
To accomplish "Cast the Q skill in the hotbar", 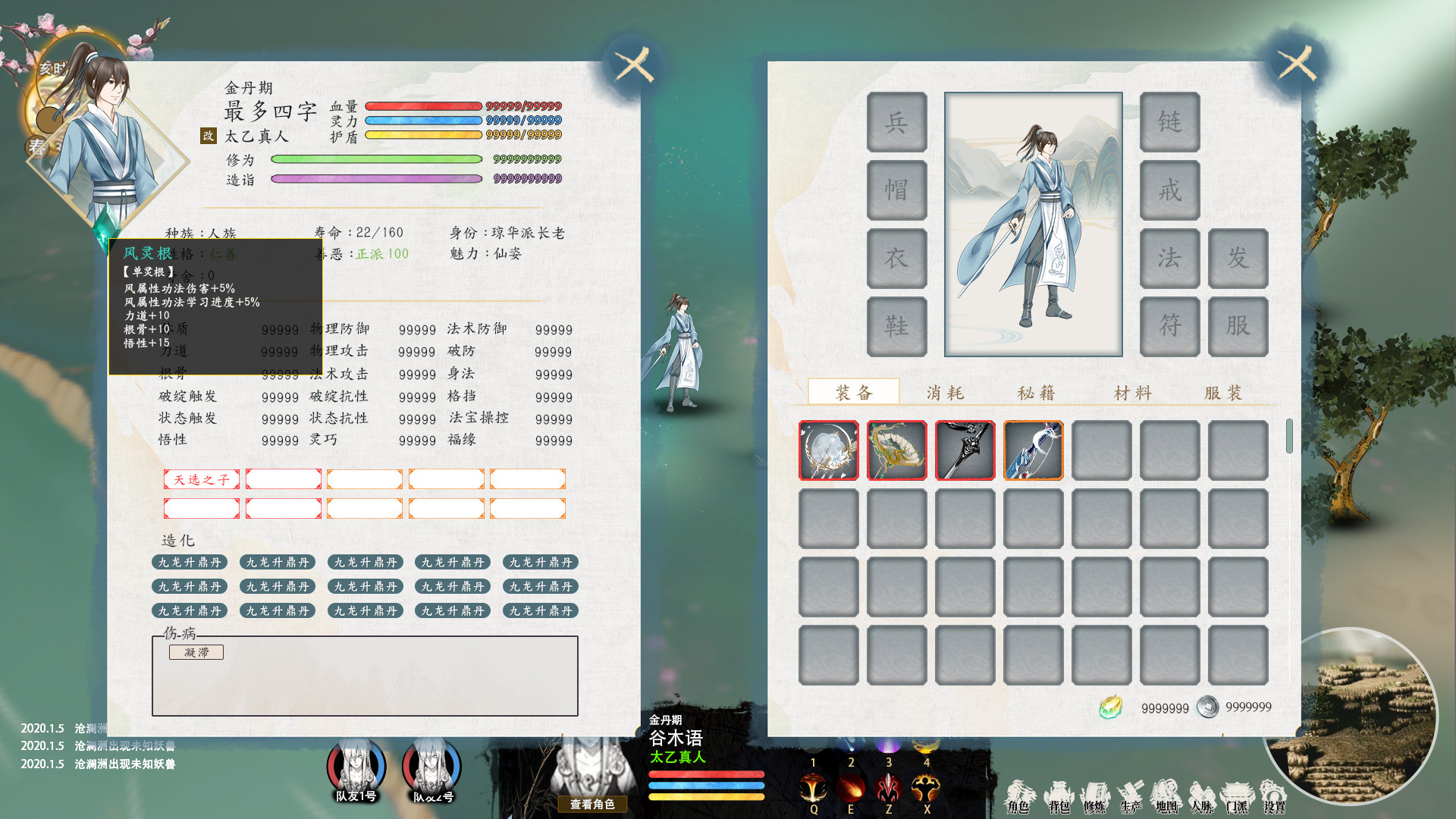I will pos(814,787).
